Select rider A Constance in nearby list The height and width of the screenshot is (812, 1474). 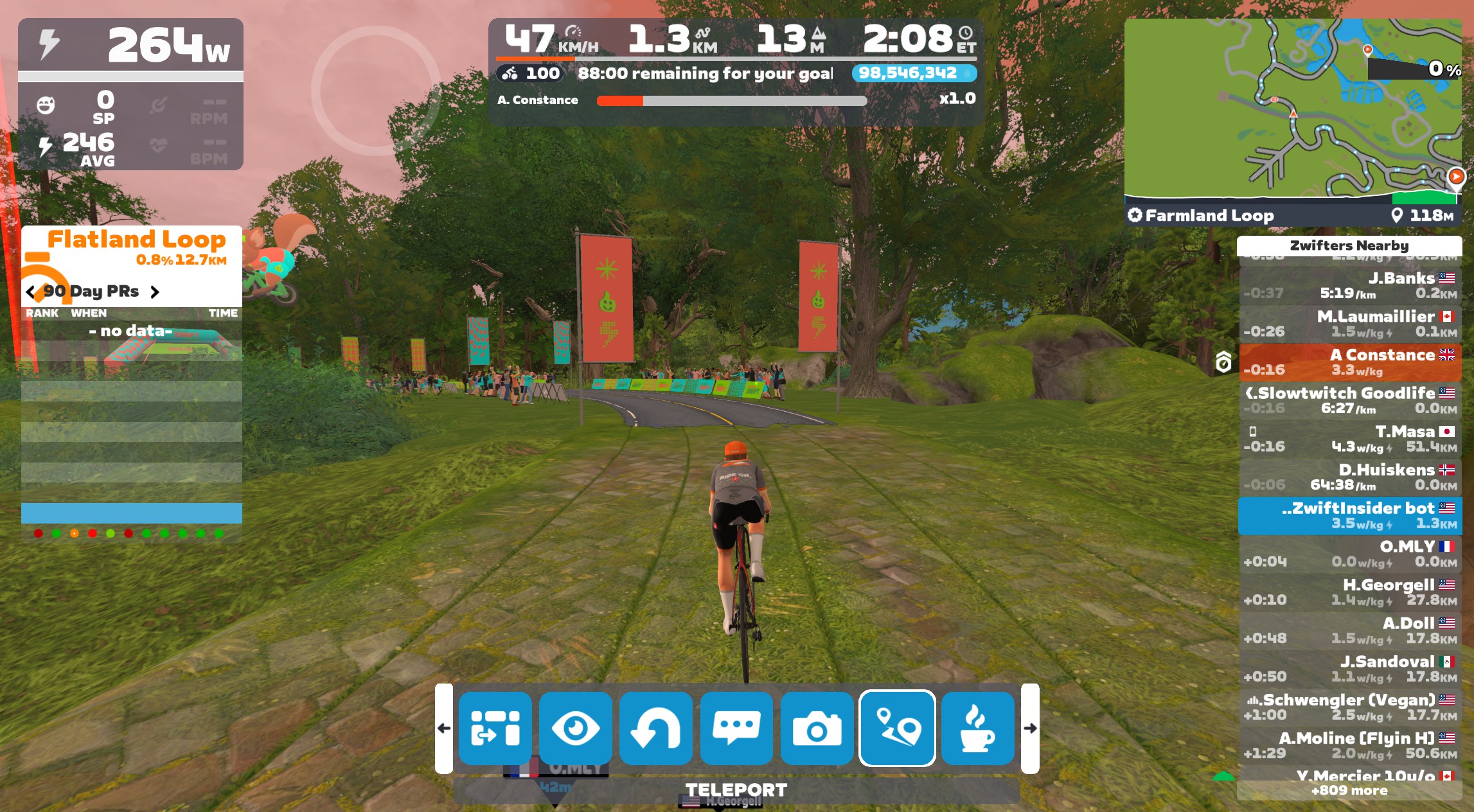coord(1349,362)
